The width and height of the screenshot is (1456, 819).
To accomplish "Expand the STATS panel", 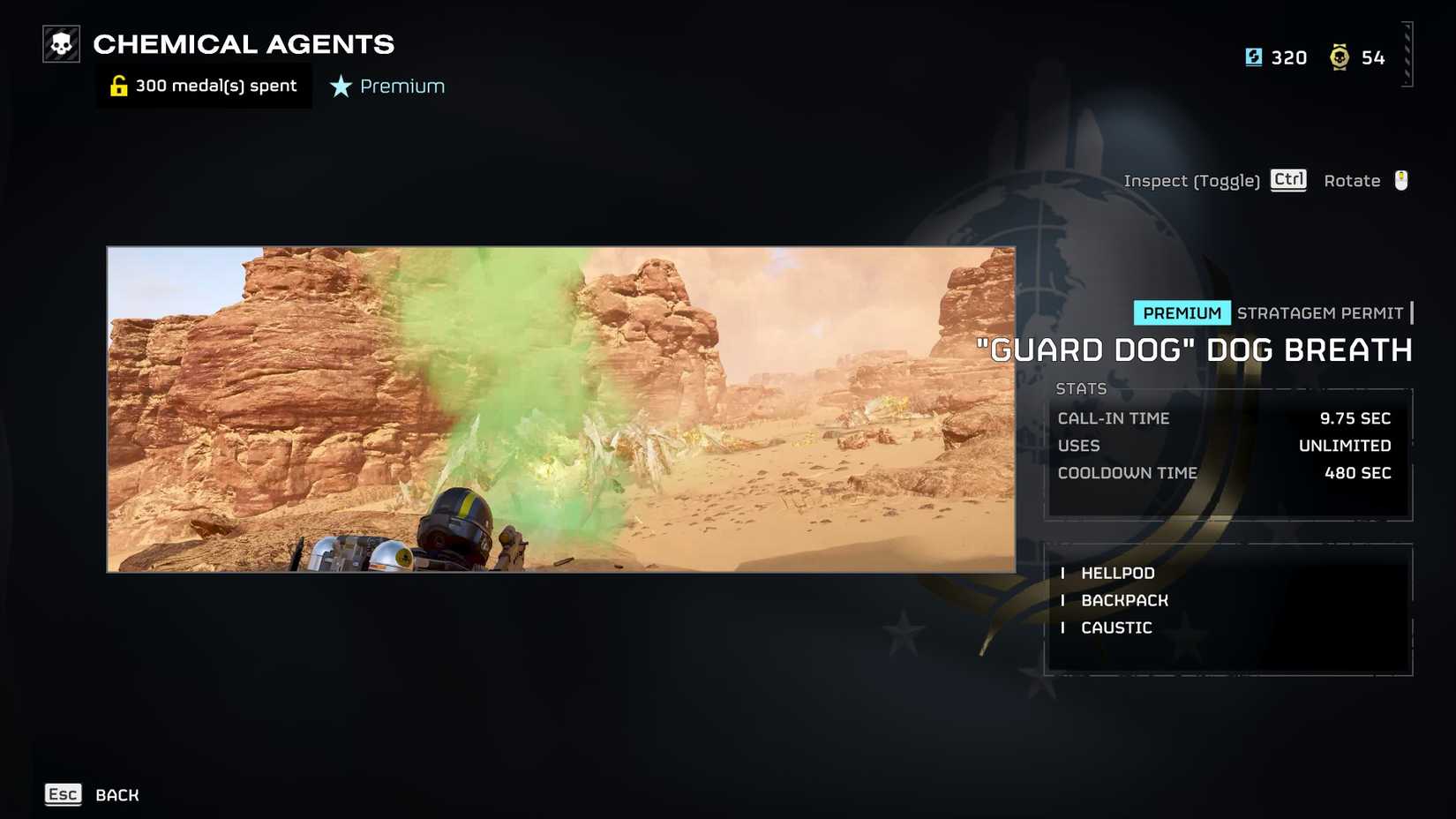I will click(1082, 388).
